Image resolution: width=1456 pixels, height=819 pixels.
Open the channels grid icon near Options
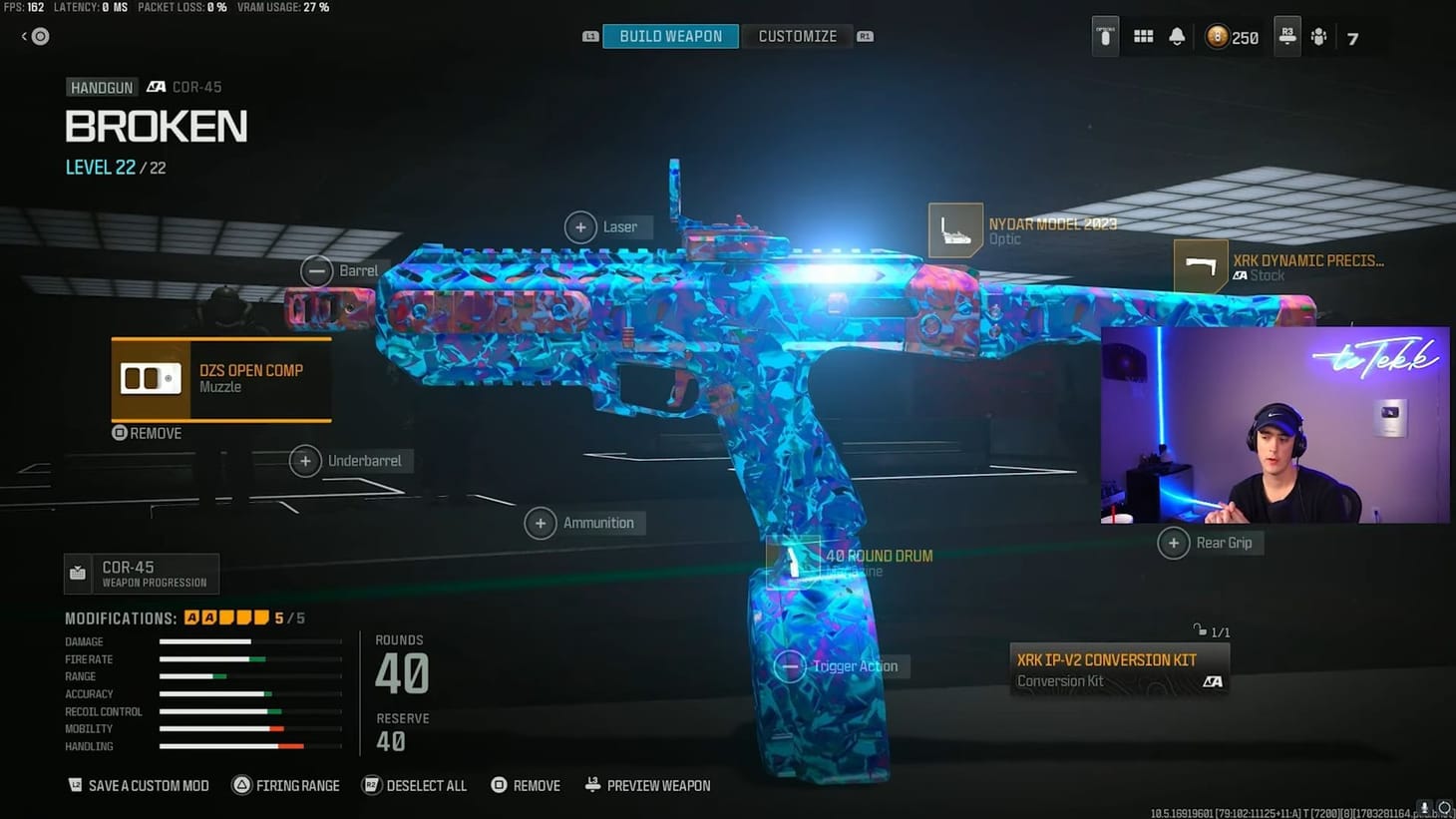(x=1143, y=36)
